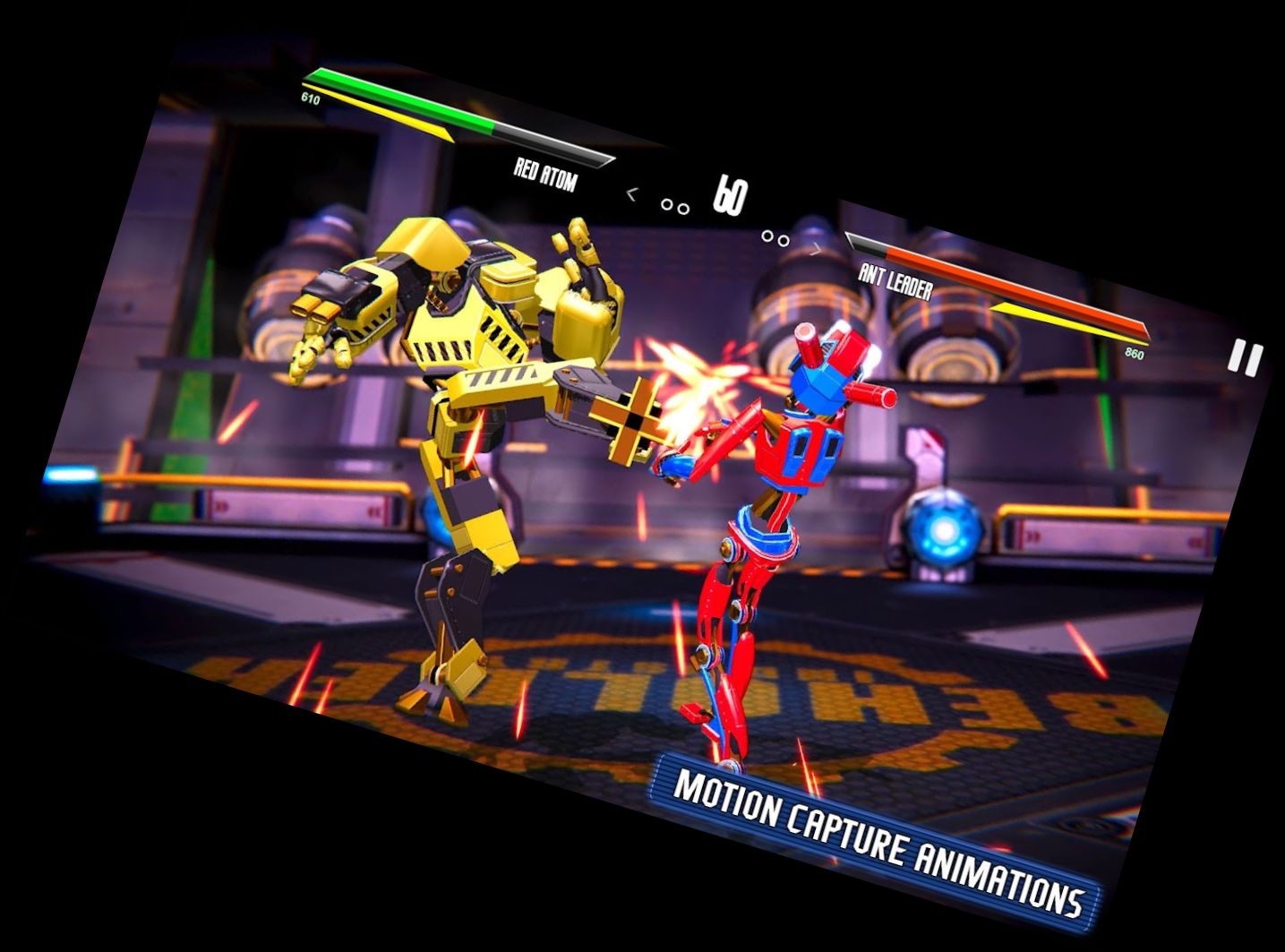
Task: Click the second combo dot left of the timer
Action: click(x=682, y=208)
